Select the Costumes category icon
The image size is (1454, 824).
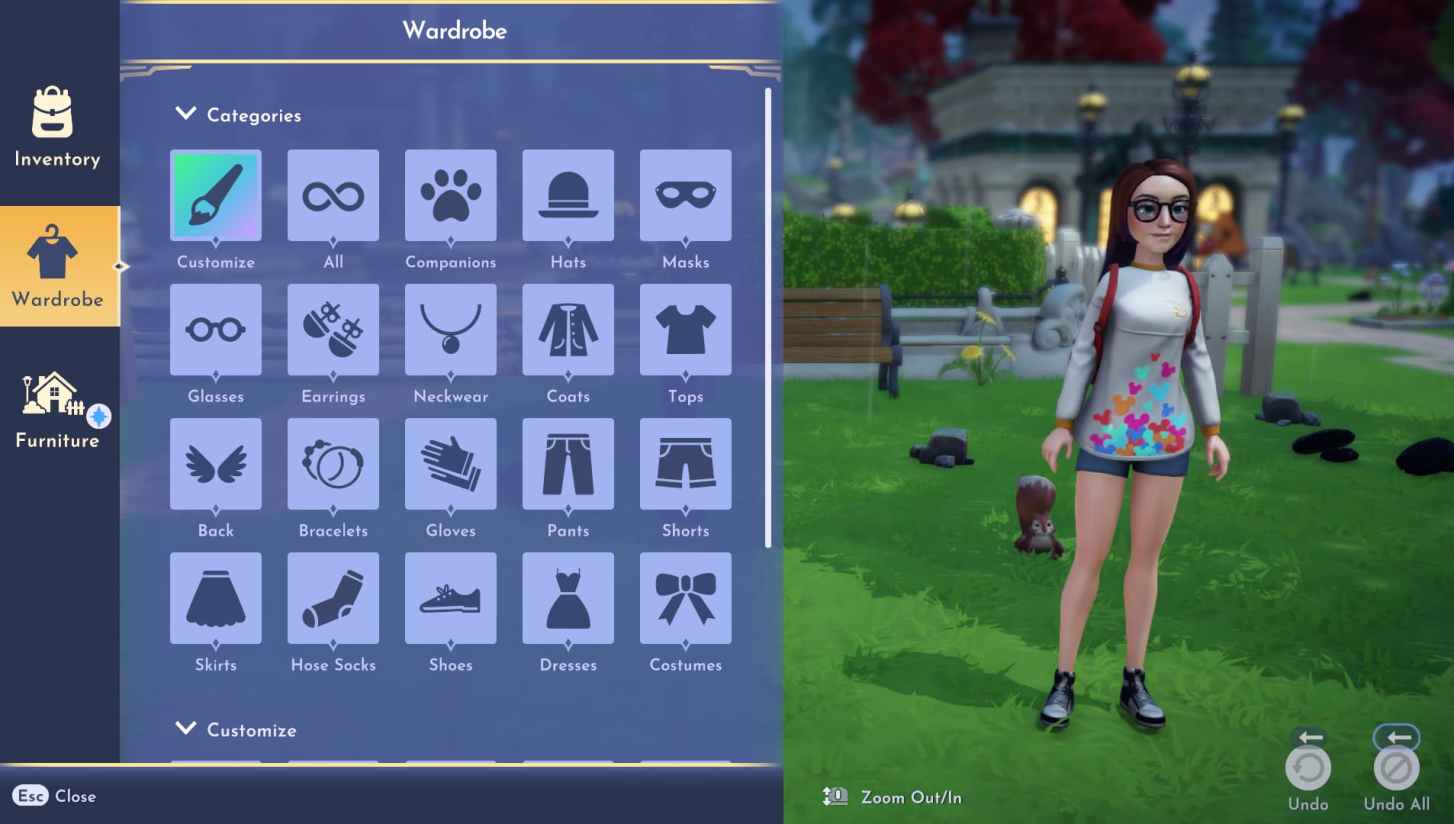tap(685, 597)
